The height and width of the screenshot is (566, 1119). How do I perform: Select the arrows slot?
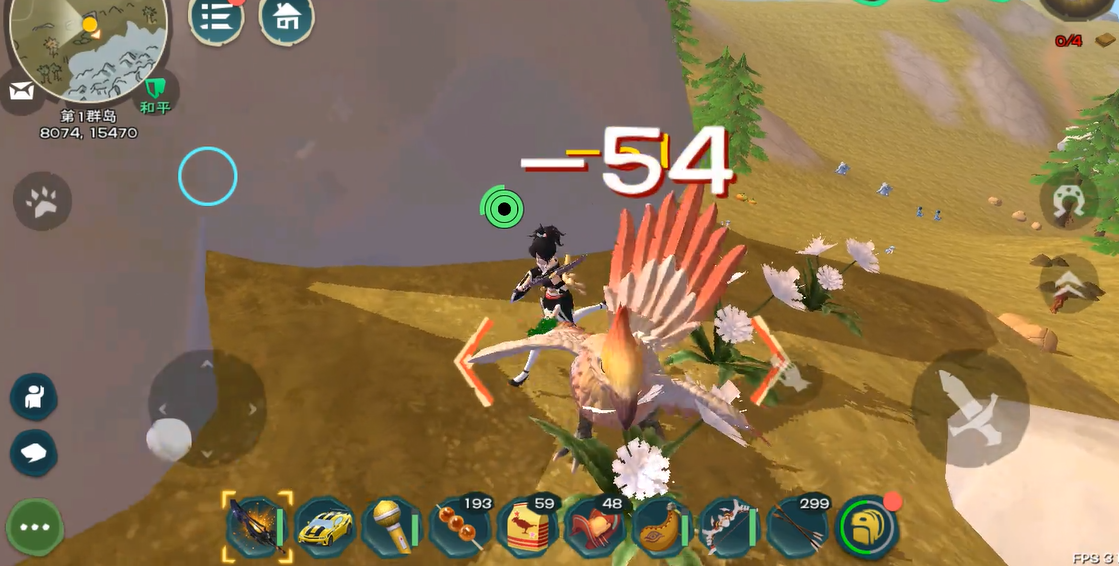[798, 526]
